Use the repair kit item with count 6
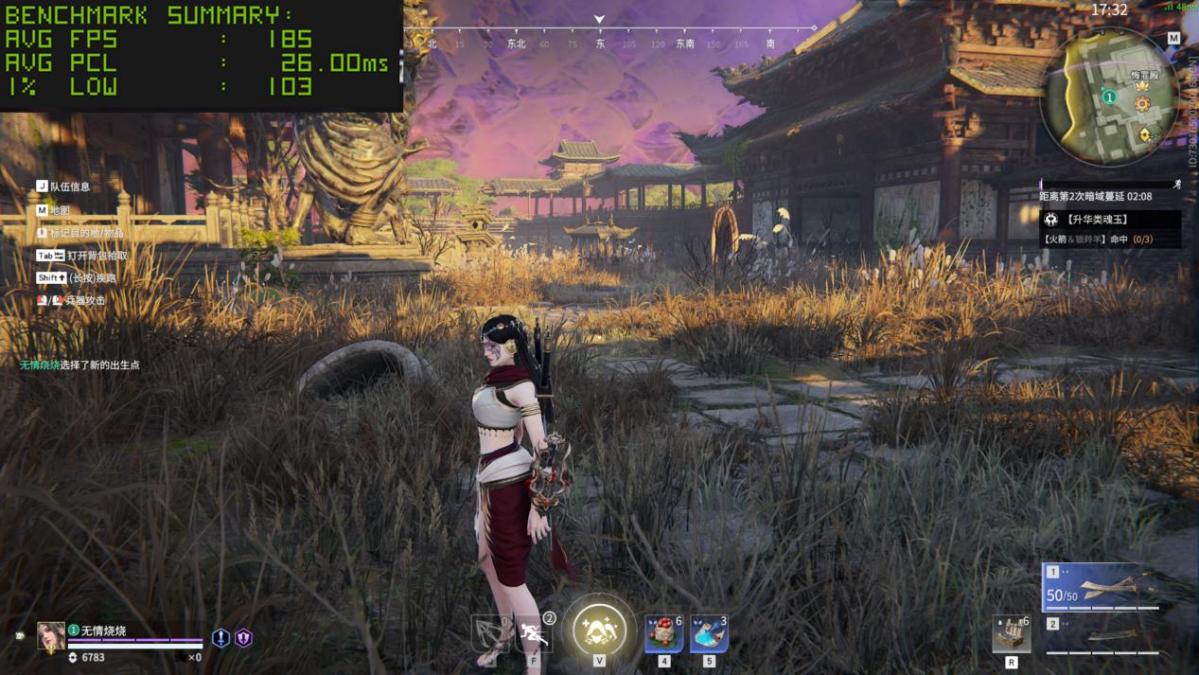Image resolution: width=1199 pixels, height=675 pixels. click(1011, 635)
